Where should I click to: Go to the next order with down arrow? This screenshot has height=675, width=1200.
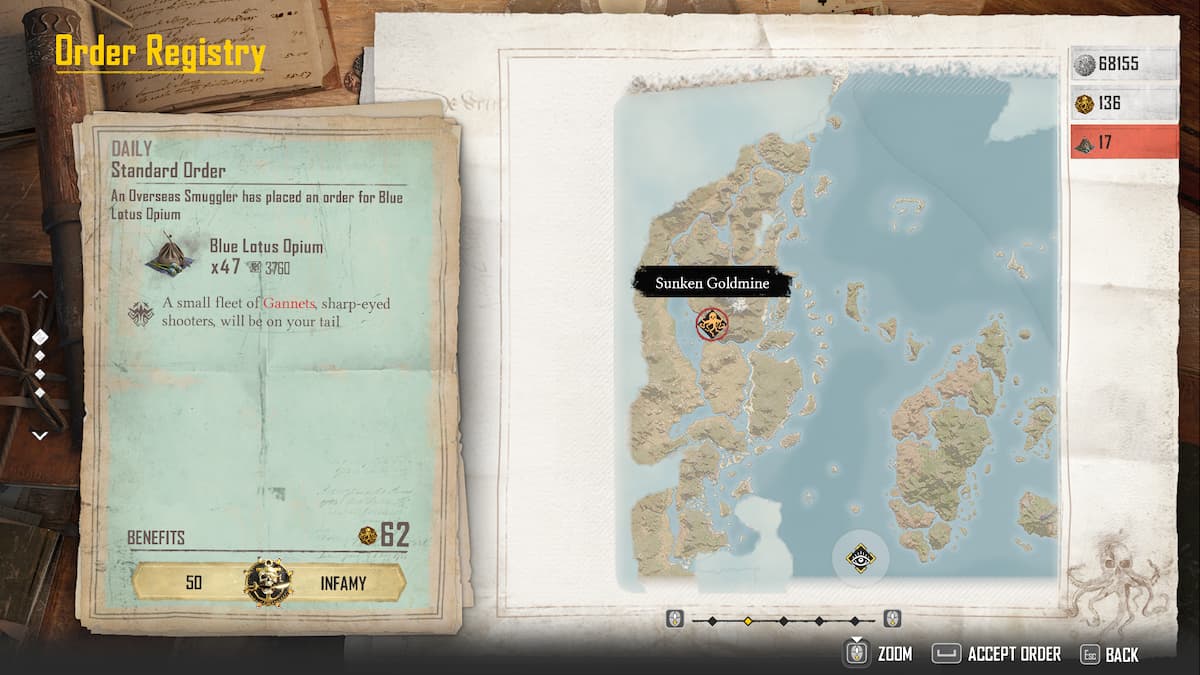40,435
